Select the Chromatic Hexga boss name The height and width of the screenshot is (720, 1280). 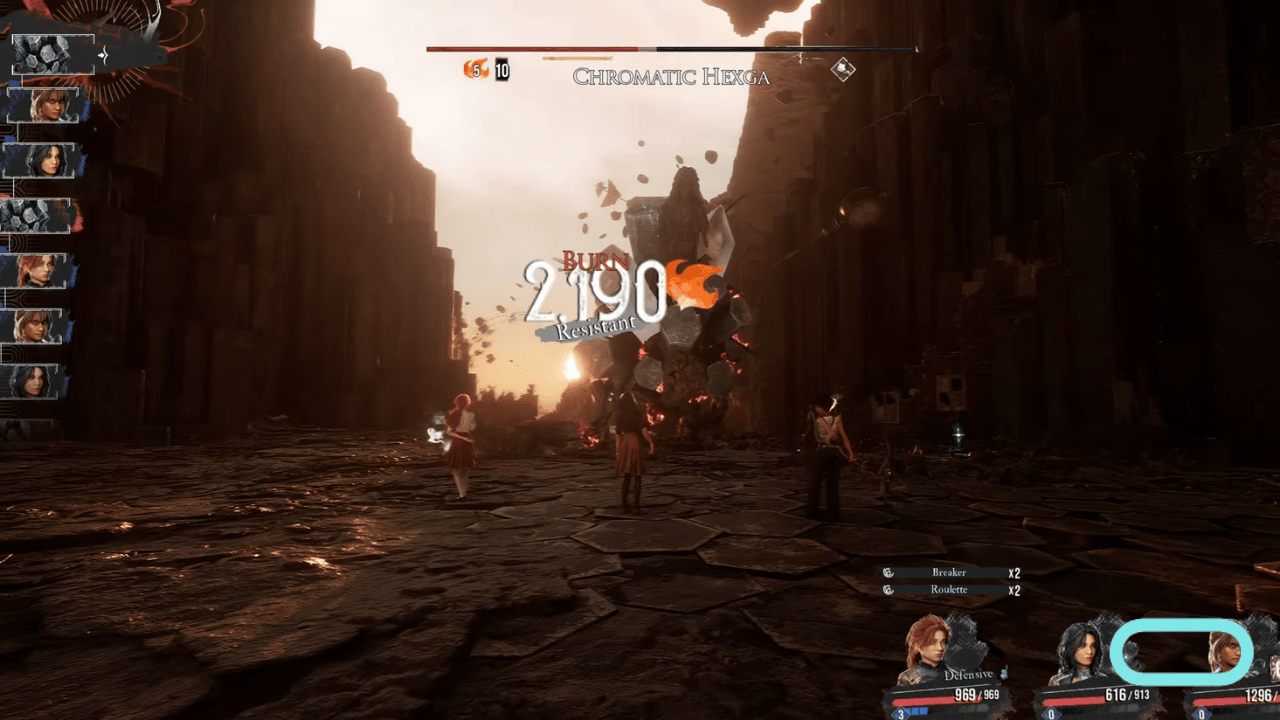pyautogui.click(x=673, y=76)
